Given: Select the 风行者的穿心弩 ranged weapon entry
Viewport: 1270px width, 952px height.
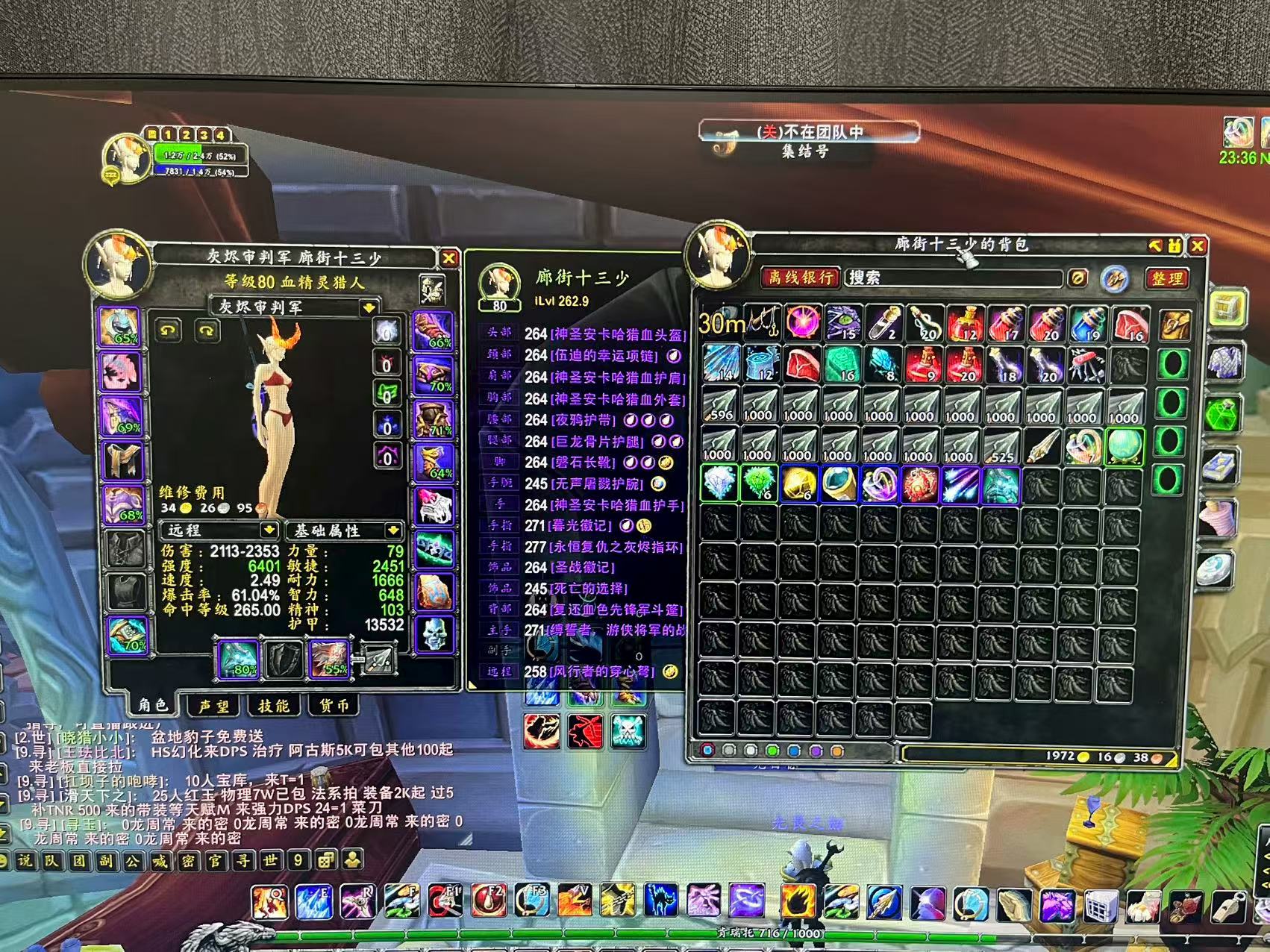Looking at the screenshot, I should [x=601, y=671].
